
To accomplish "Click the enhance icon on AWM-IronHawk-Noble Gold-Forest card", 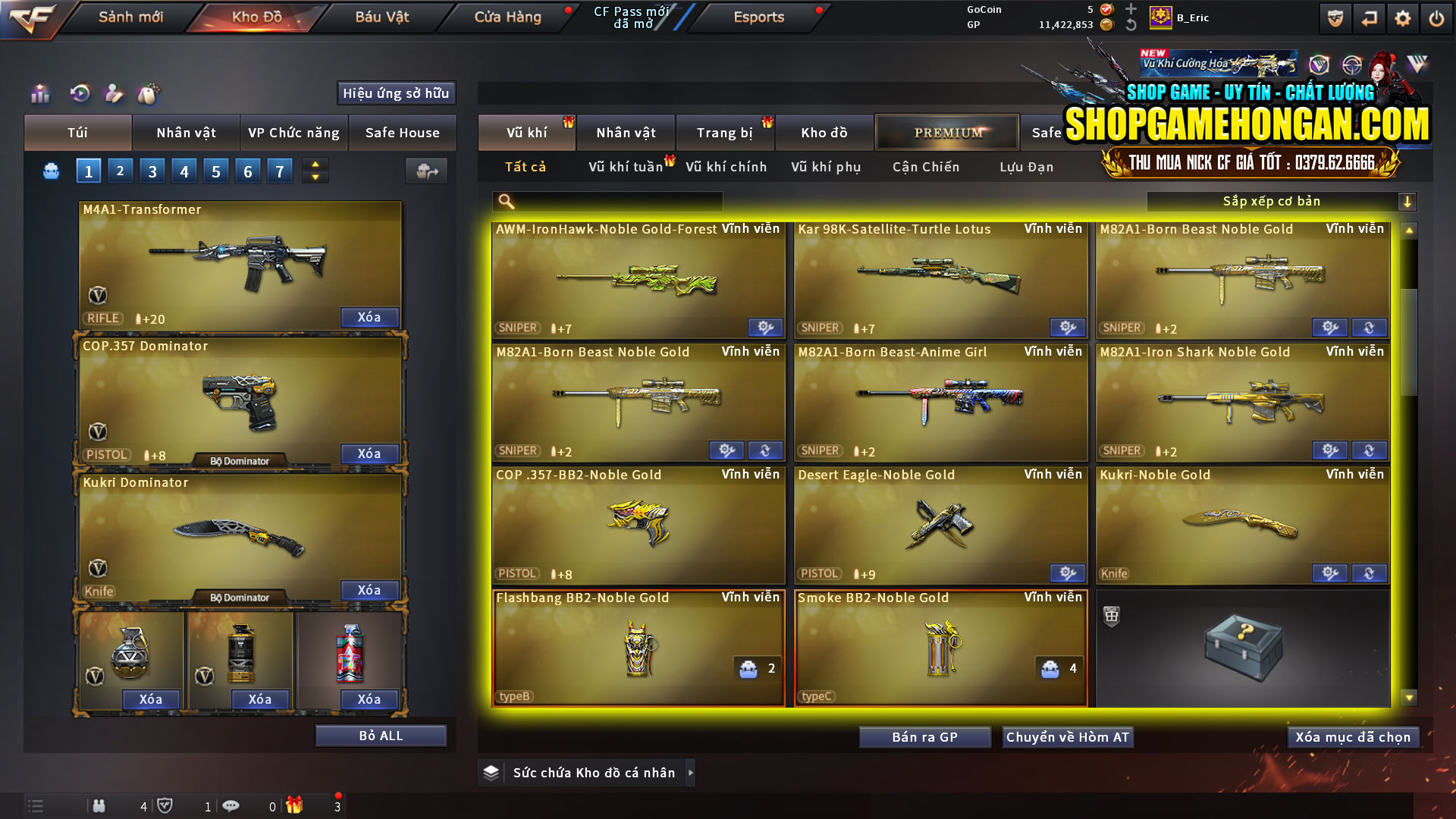I will (x=764, y=327).
